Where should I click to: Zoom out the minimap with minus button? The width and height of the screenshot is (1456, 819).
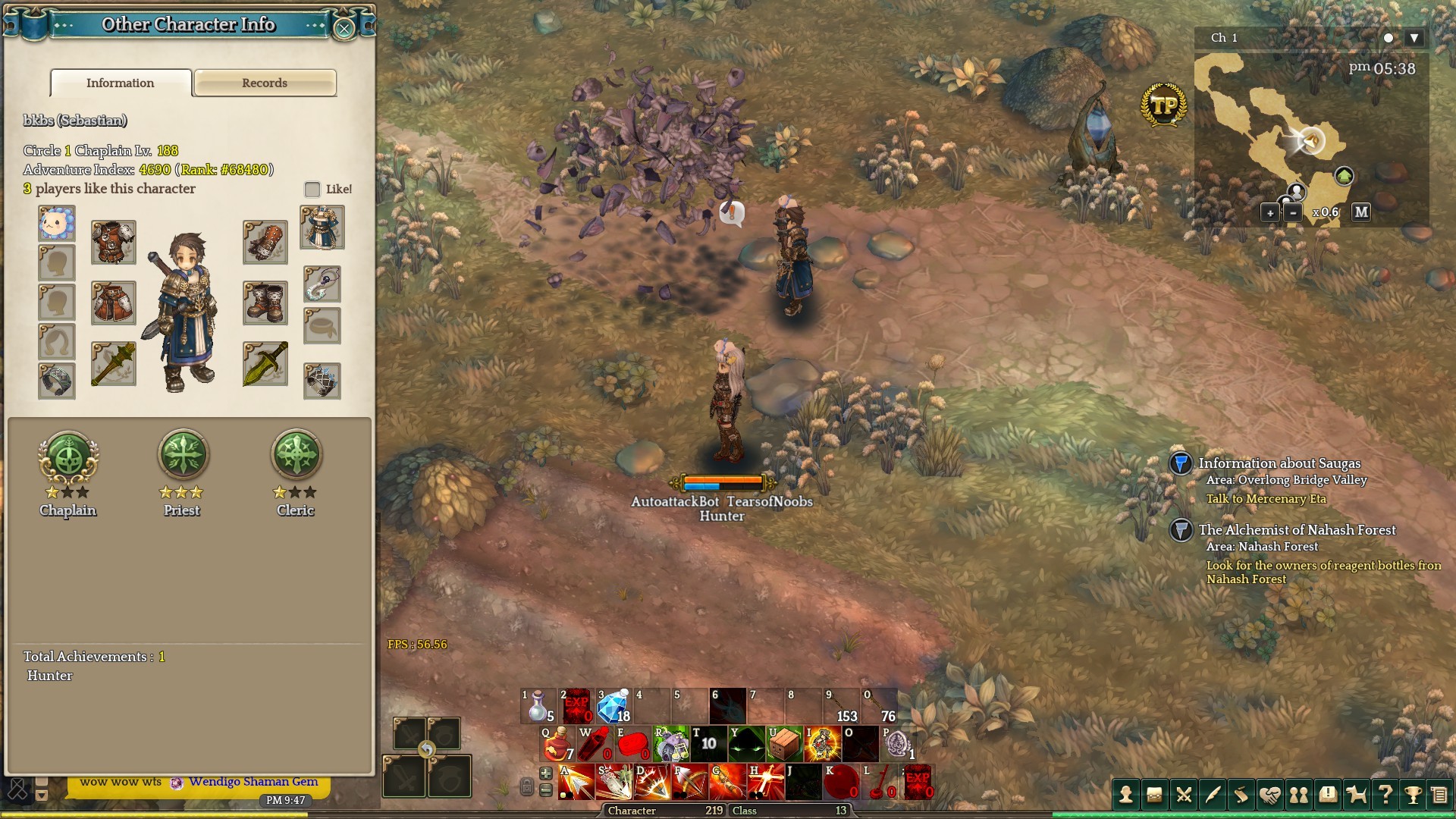click(1293, 213)
